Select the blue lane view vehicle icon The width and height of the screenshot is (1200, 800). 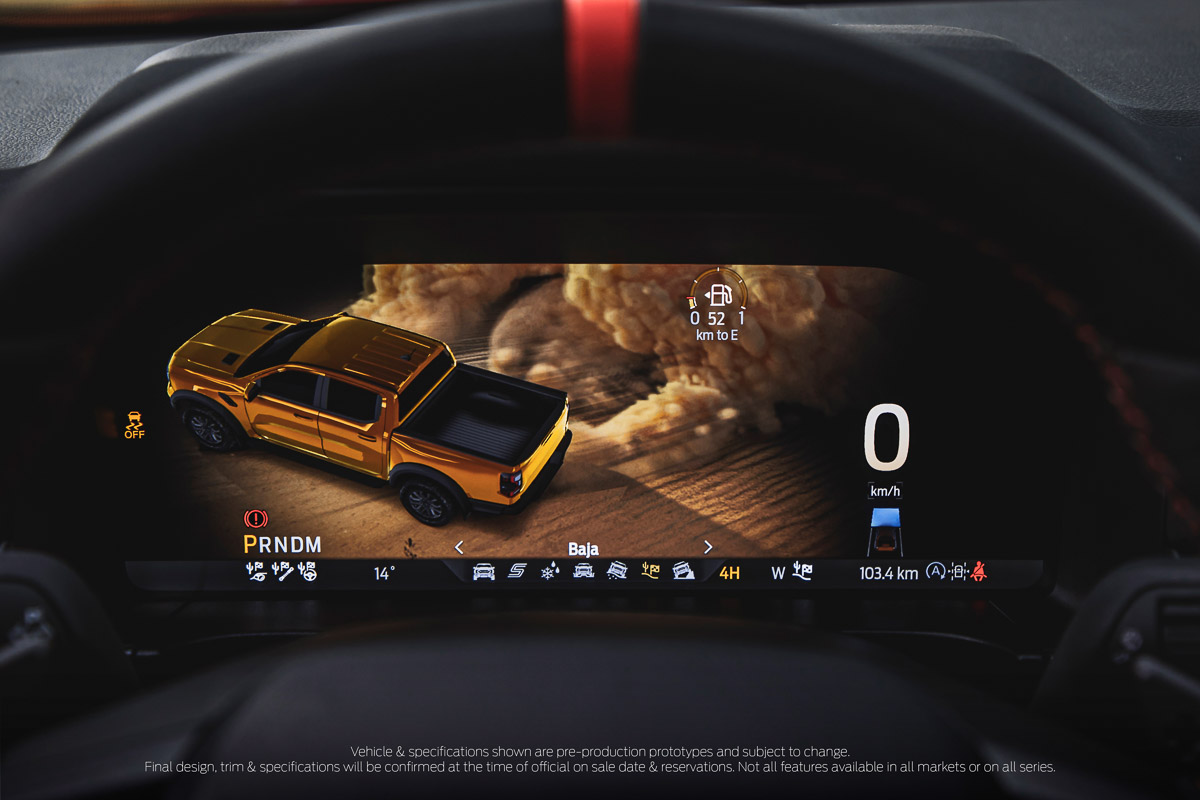coord(885,531)
